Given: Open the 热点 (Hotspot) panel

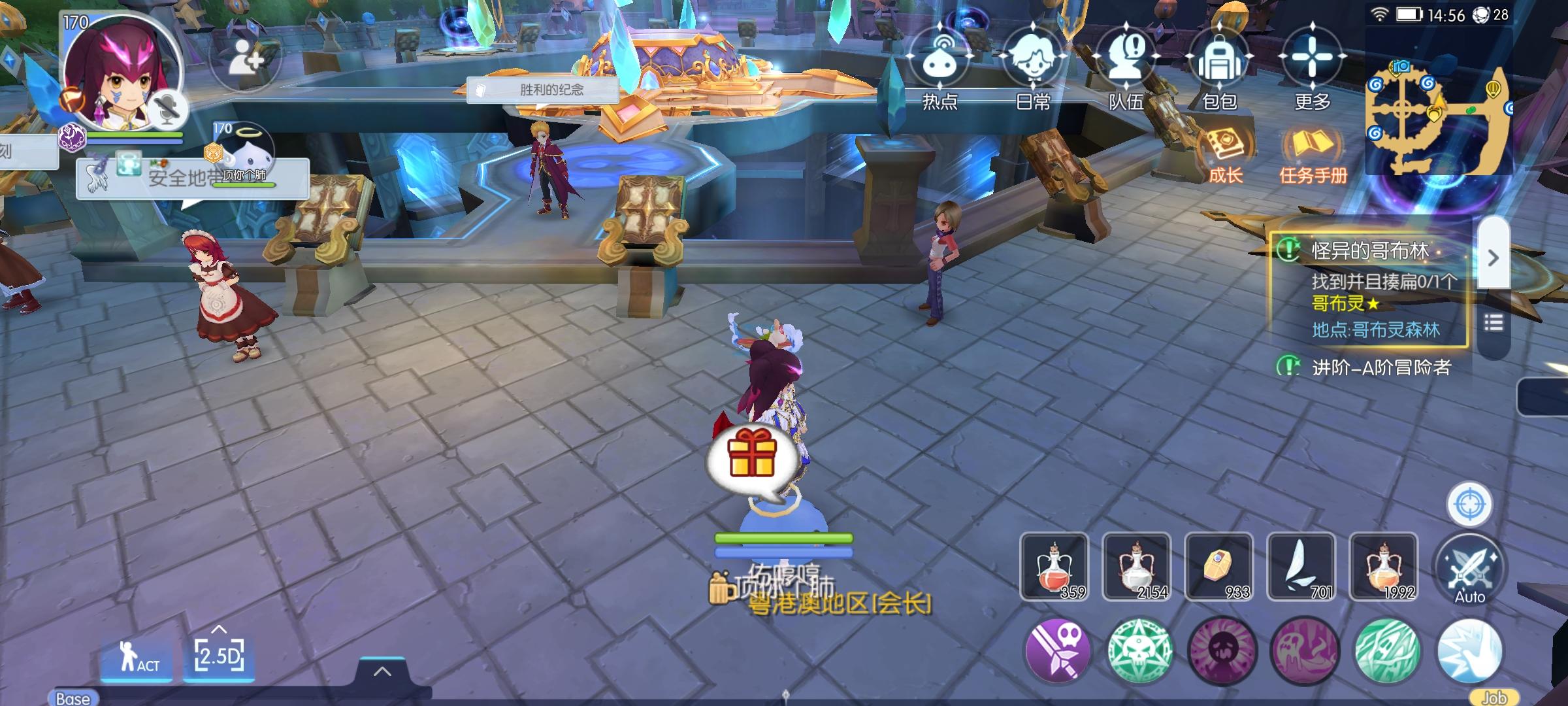Looking at the screenshot, I should [939, 62].
